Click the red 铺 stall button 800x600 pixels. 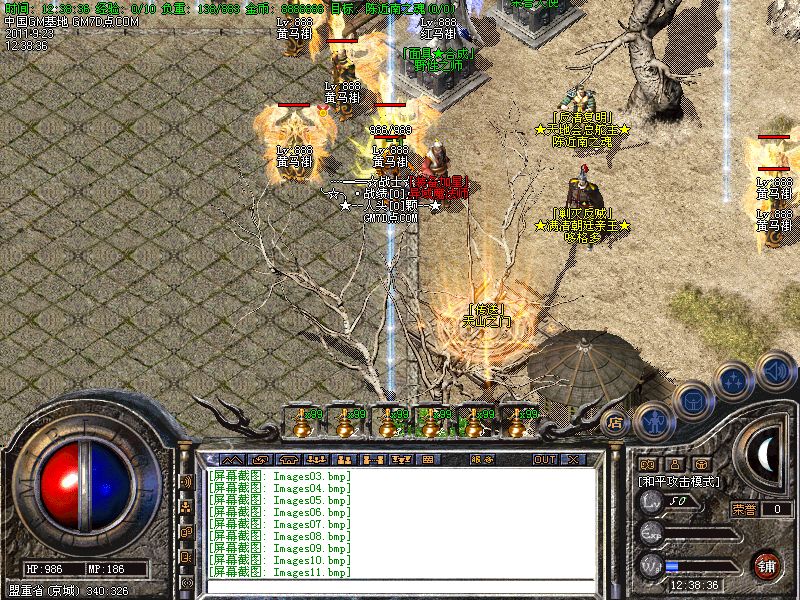767,564
